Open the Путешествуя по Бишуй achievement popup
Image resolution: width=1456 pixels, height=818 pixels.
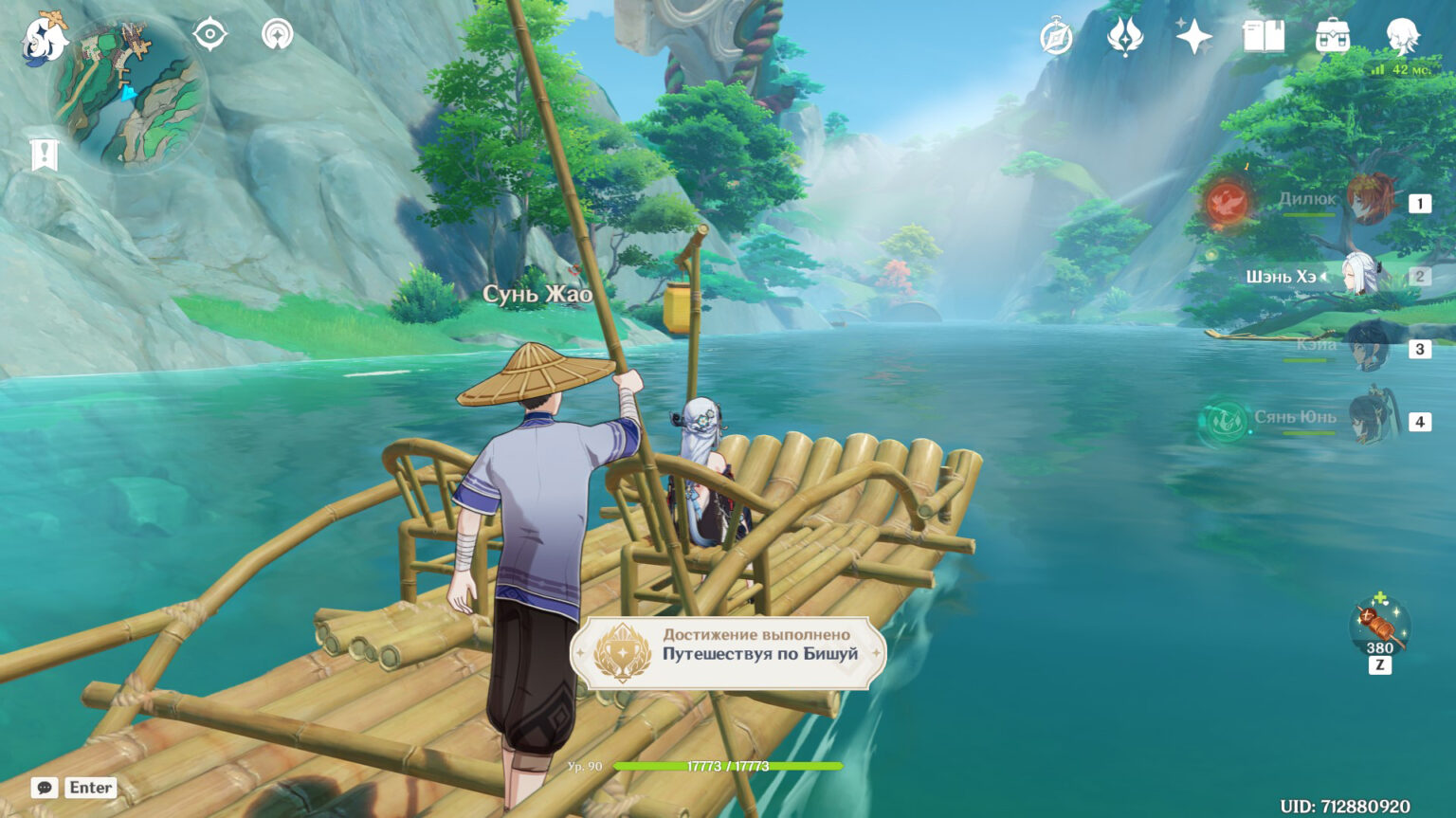728,652
